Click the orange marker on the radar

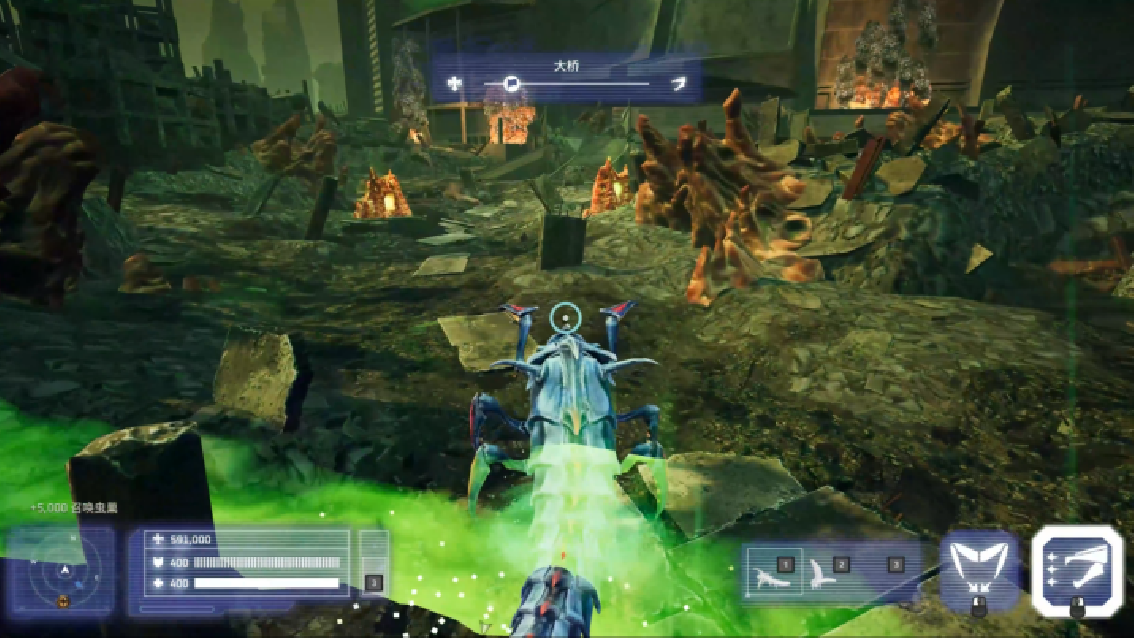click(64, 599)
